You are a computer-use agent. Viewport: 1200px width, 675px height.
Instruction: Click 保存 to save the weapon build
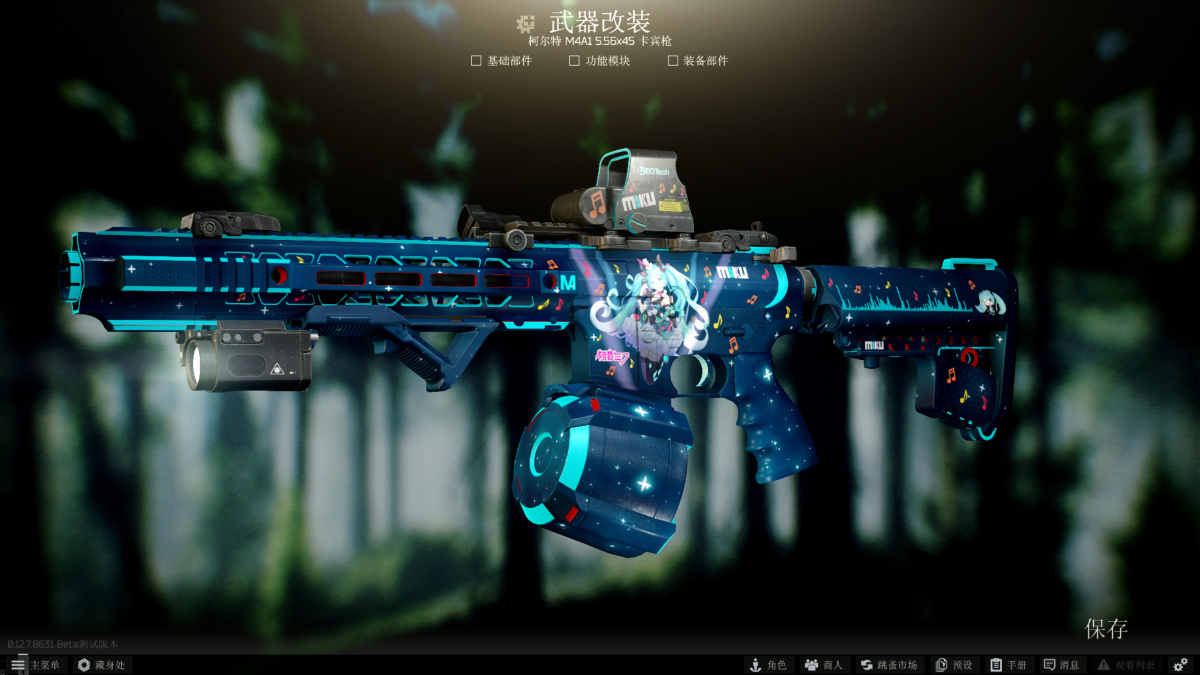point(1106,629)
